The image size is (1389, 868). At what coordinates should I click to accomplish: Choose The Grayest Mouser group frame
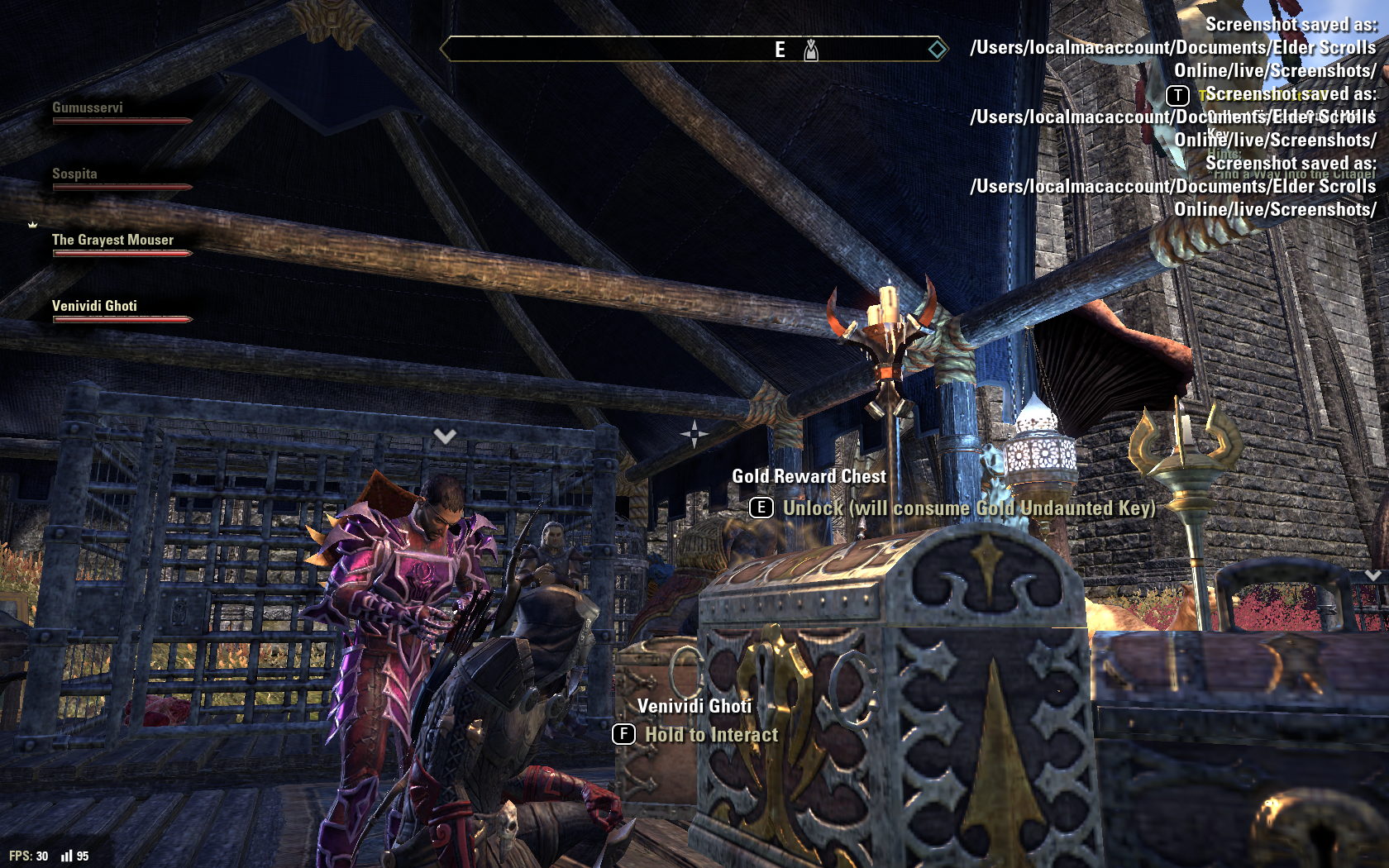(x=112, y=241)
